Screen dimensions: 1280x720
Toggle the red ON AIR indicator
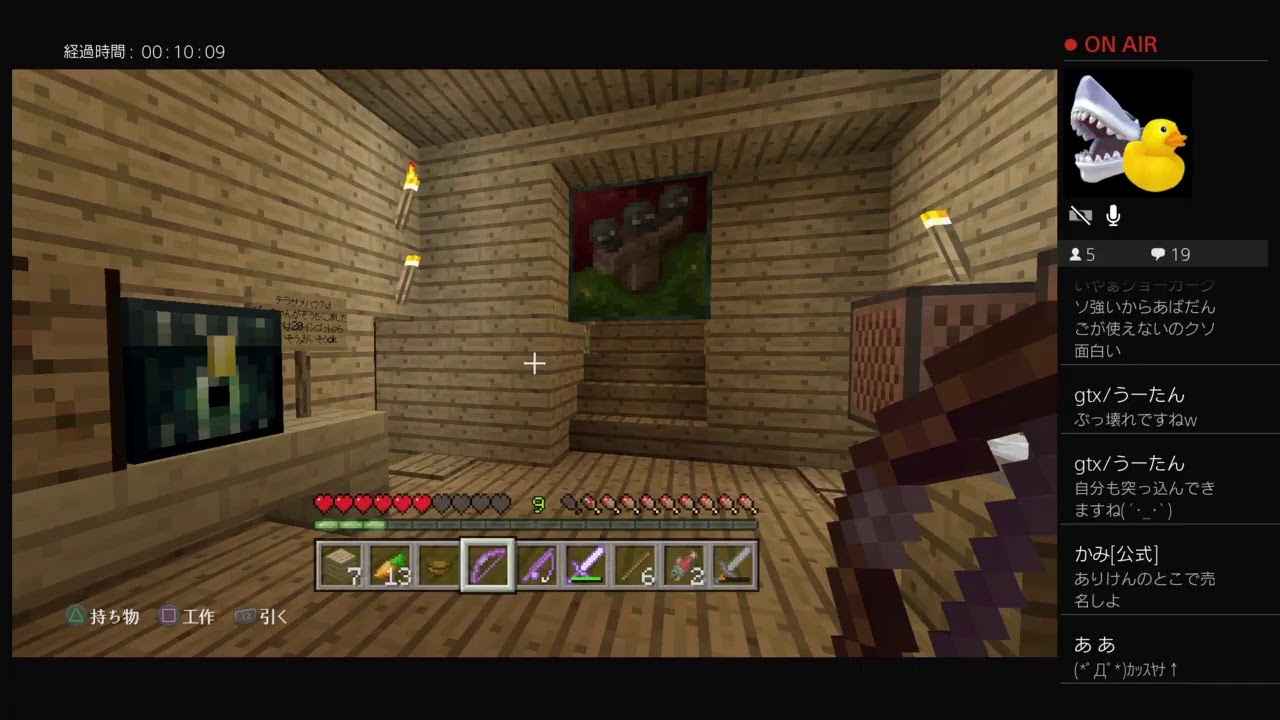tap(1110, 44)
